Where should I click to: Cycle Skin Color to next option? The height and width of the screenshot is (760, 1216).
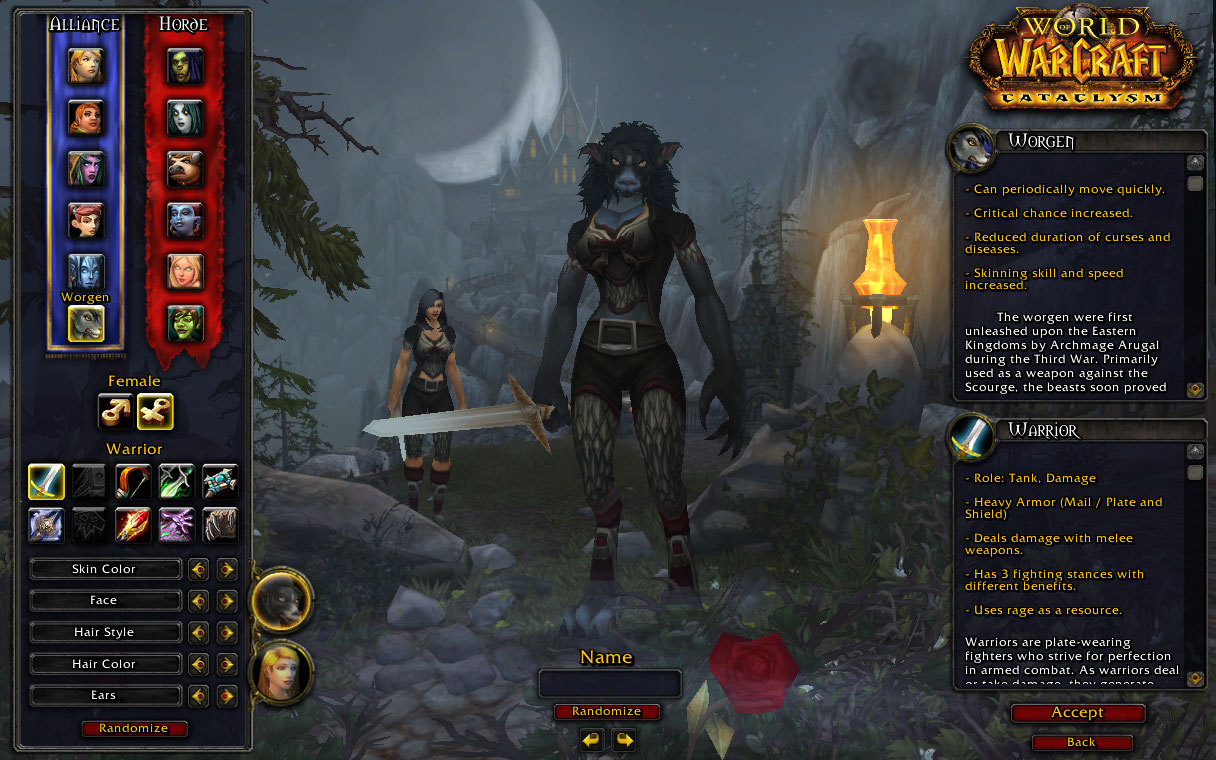click(227, 569)
